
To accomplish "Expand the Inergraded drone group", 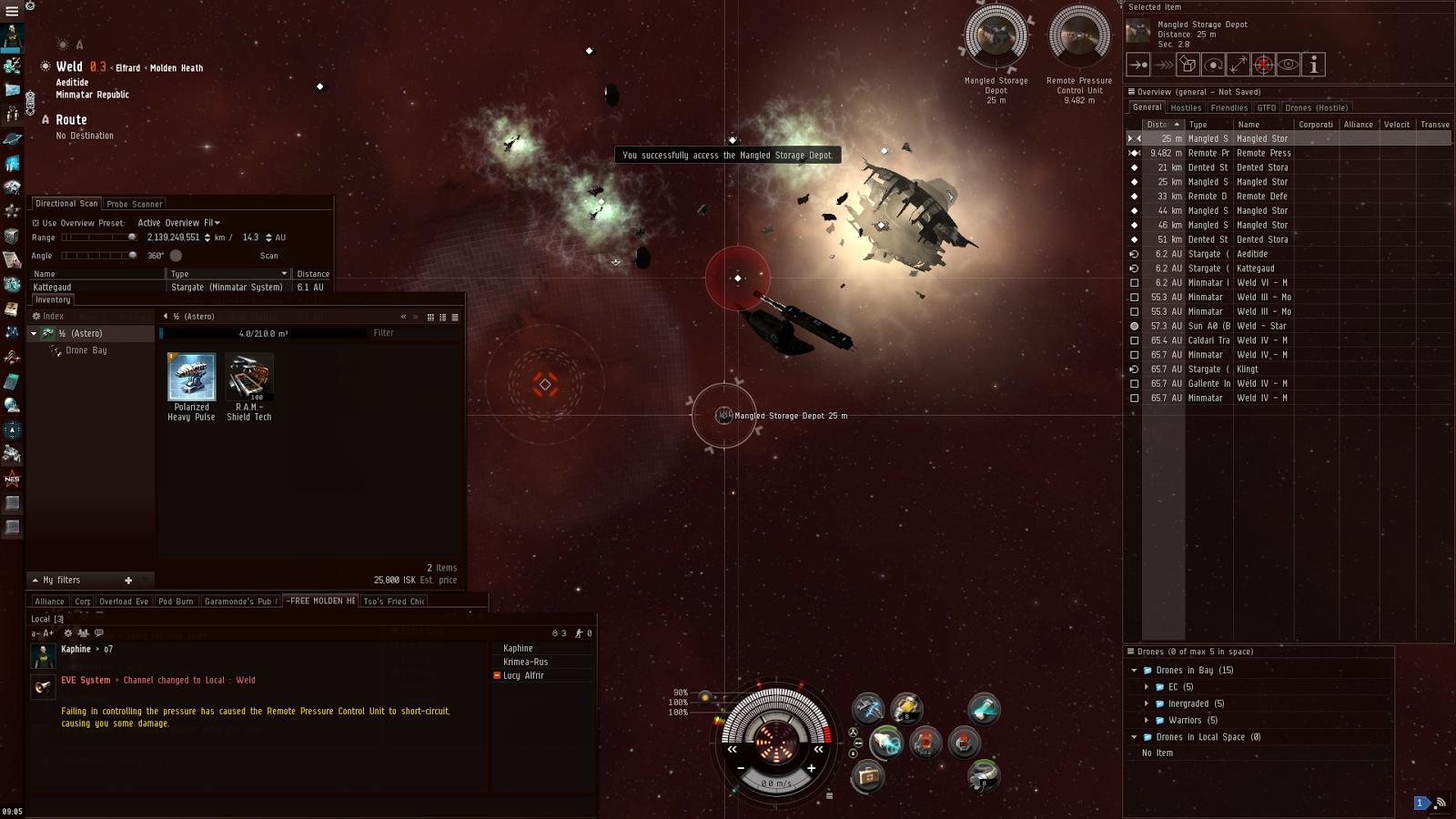I will tap(1147, 703).
